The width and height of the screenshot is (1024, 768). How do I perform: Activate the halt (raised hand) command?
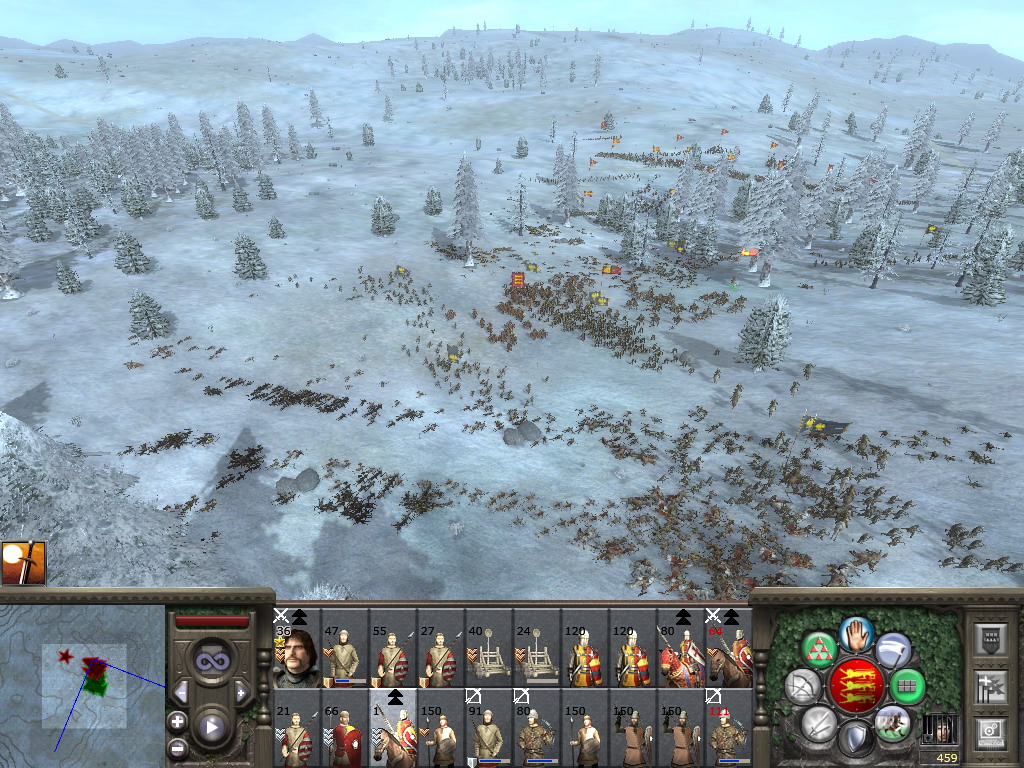857,633
